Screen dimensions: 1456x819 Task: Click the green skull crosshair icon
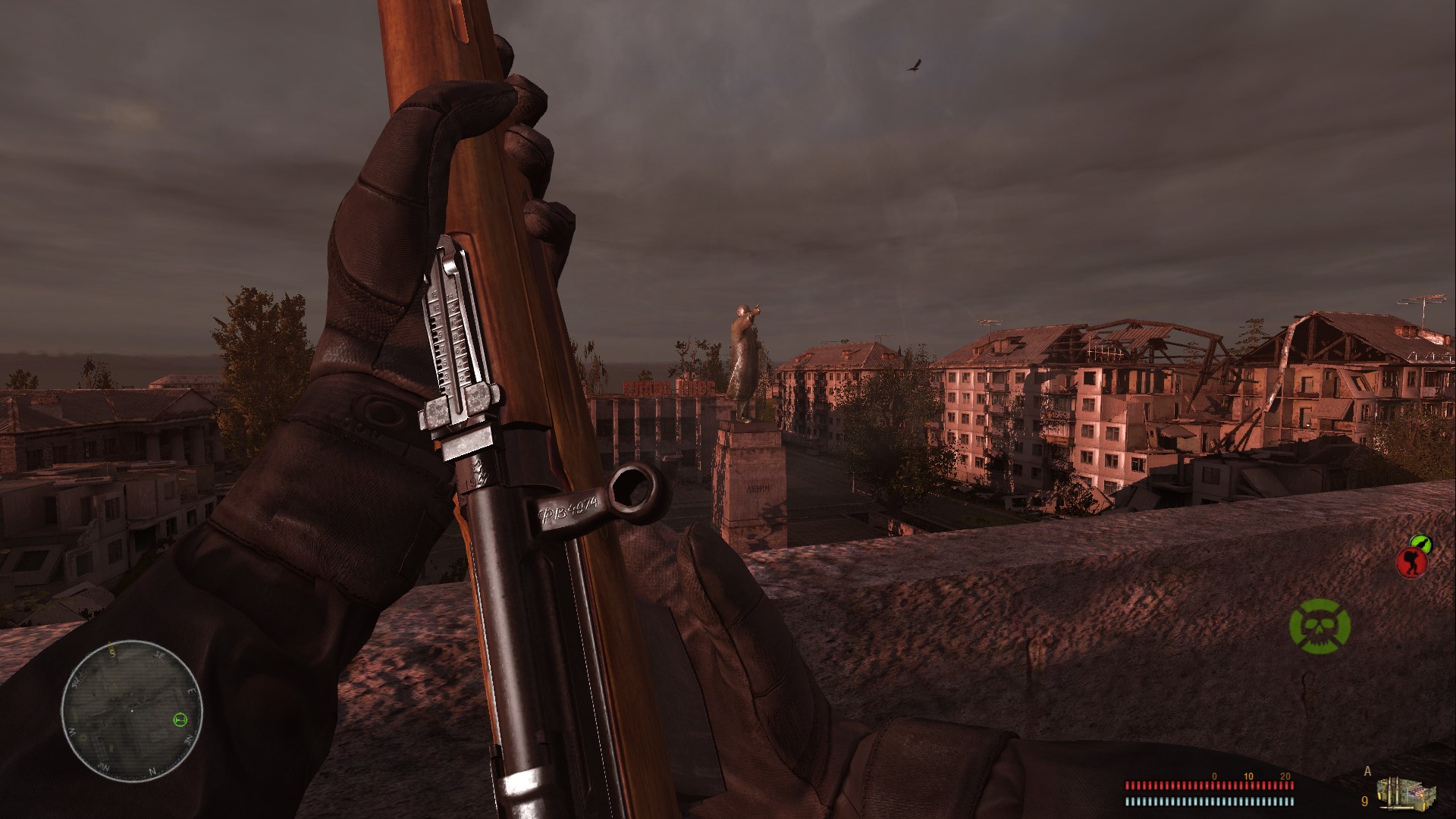tap(1319, 625)
